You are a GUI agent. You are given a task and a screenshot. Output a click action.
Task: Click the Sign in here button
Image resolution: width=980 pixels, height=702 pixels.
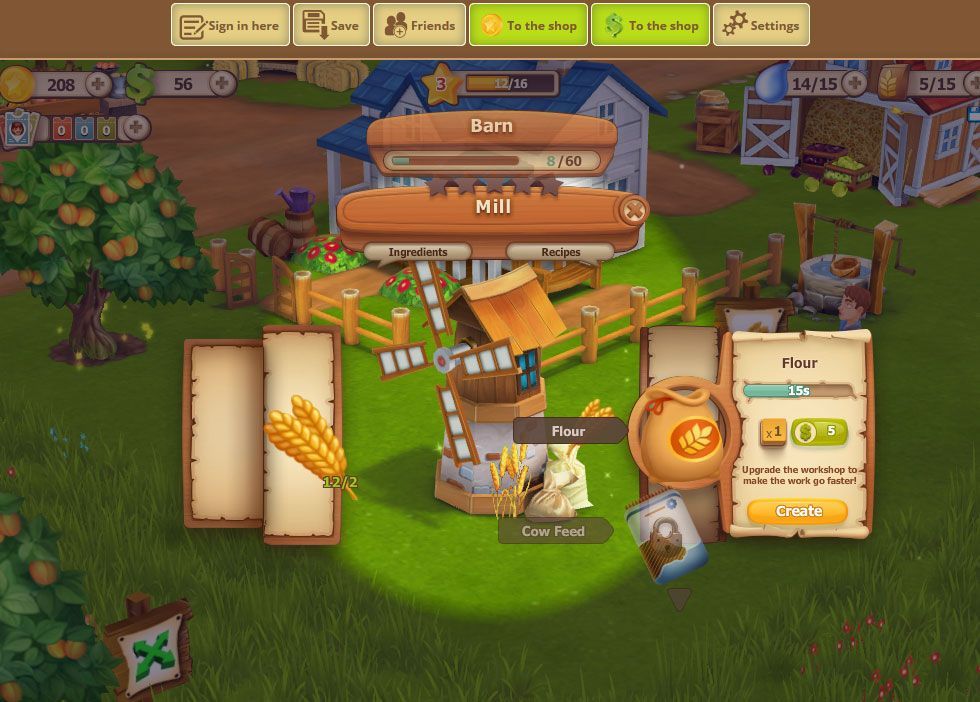click(x=230, y=25)
